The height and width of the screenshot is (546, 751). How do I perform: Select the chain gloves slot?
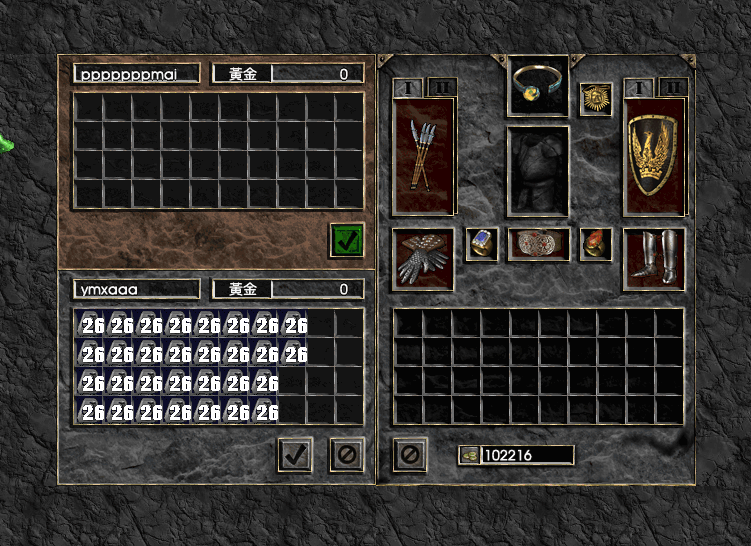[424, 258]
